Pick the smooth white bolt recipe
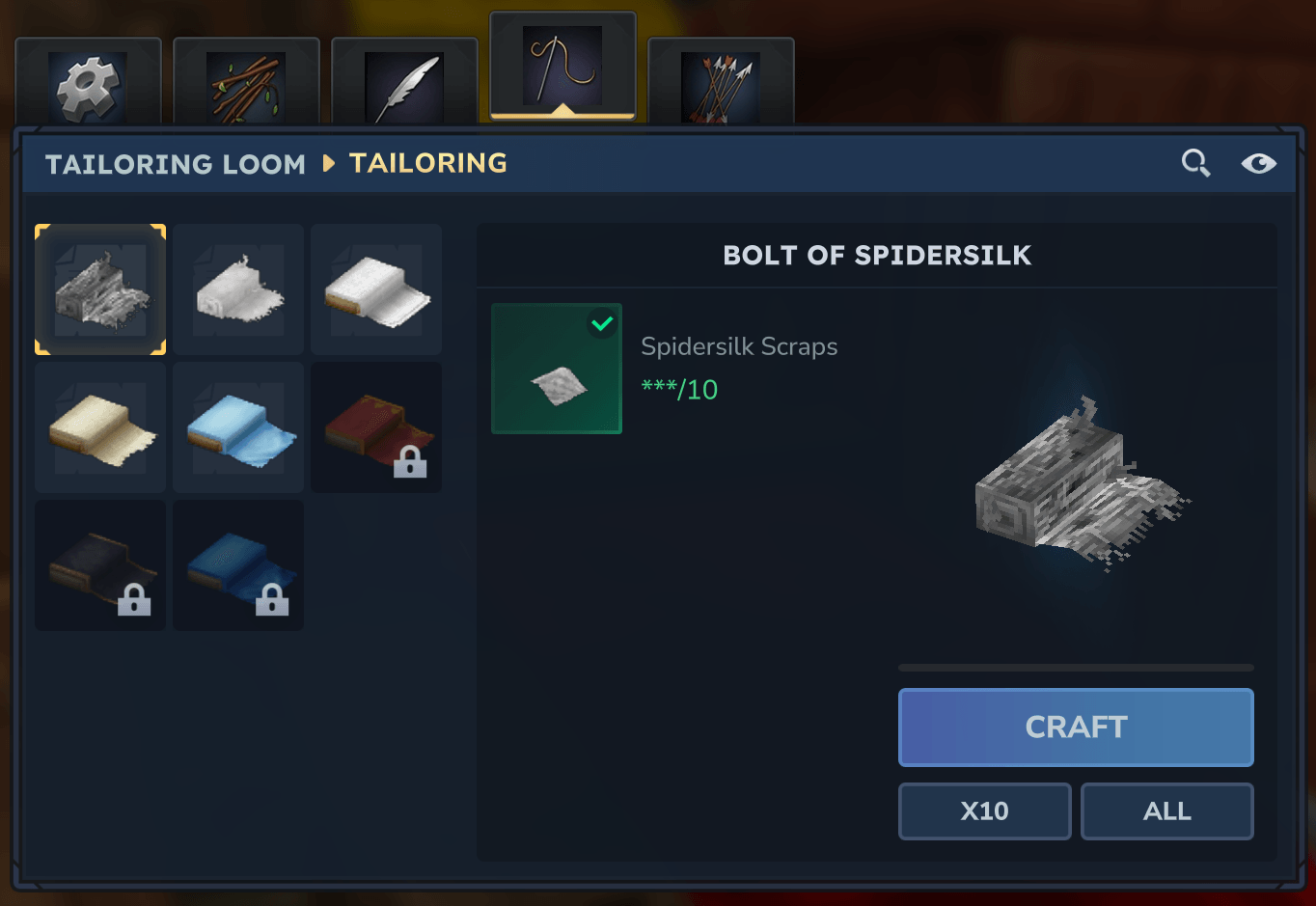Image resolution: width=1316 pixels, height=906 pixels. click(x=376, y=289)
